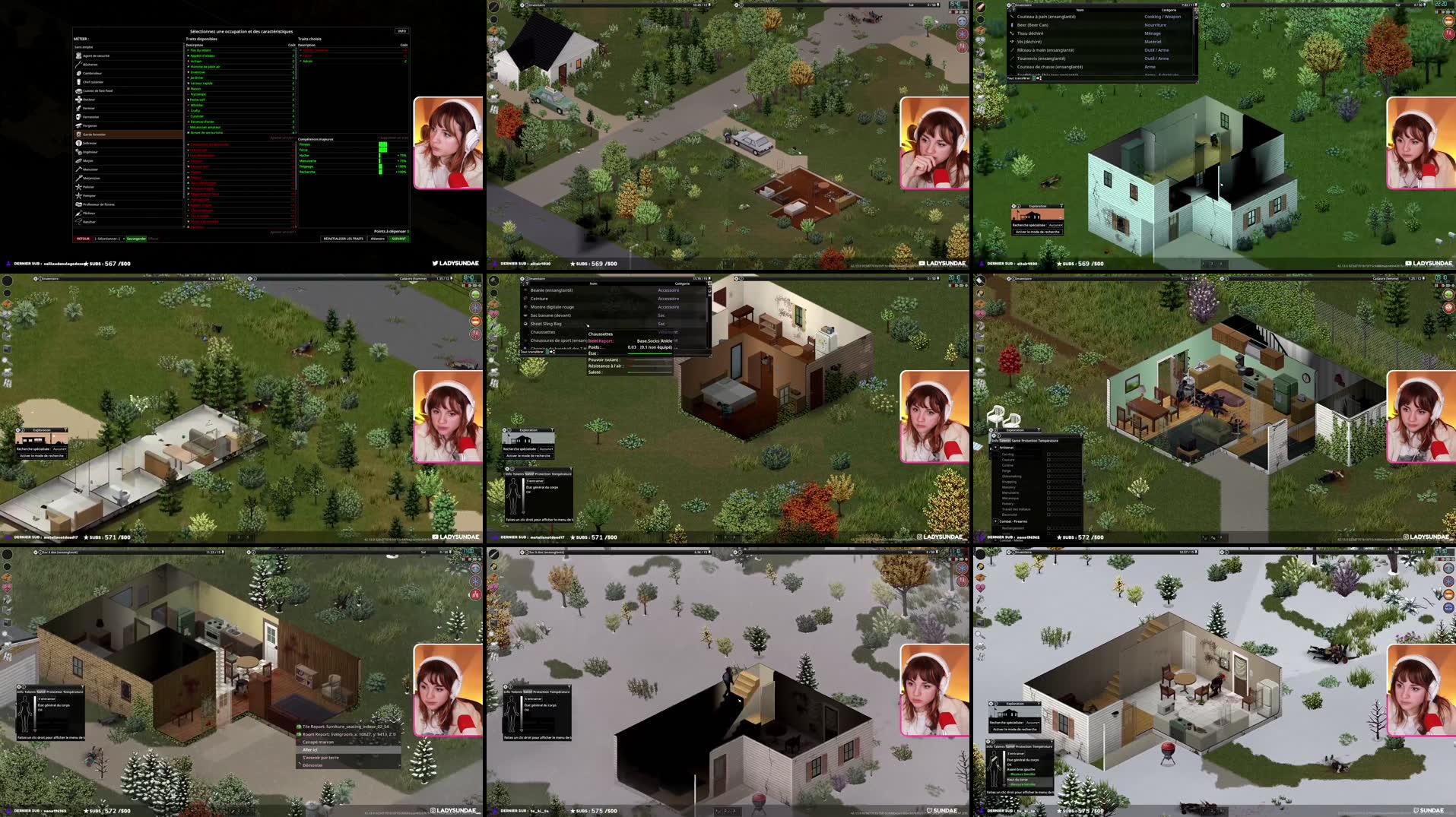Image resolution: width=1456 pixels, height=817 pixels.
Task: Switch to the Santé tab in the skills window
Action: click(1014, 441)
